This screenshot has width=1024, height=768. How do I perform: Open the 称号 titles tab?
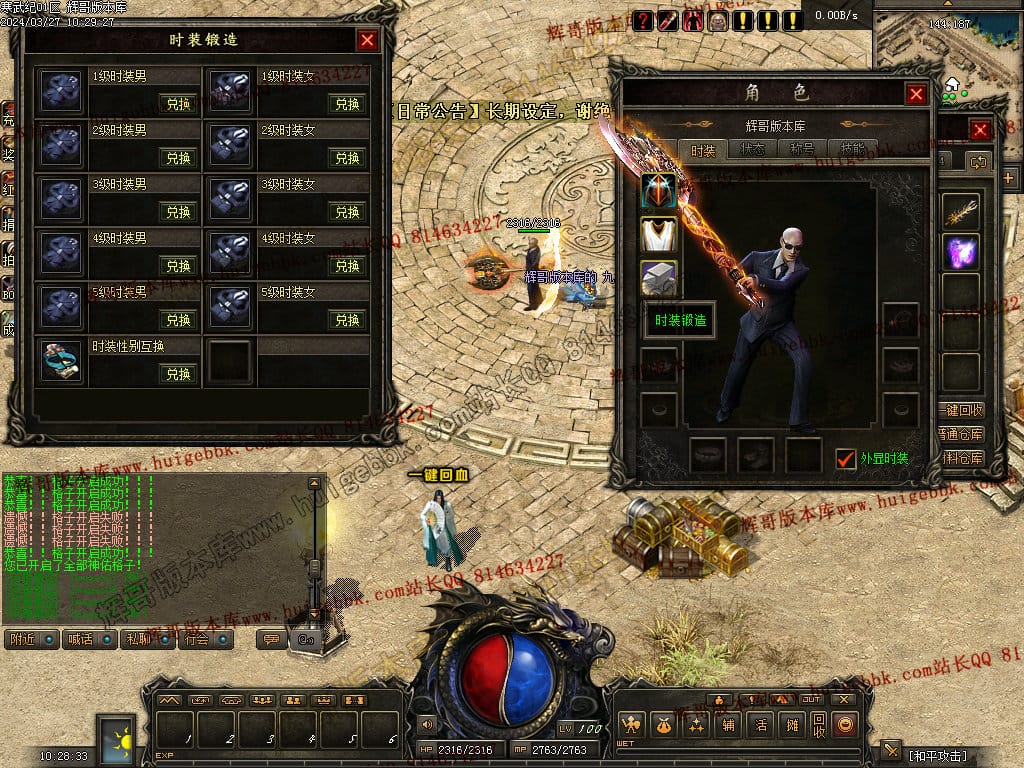(802, 150)
